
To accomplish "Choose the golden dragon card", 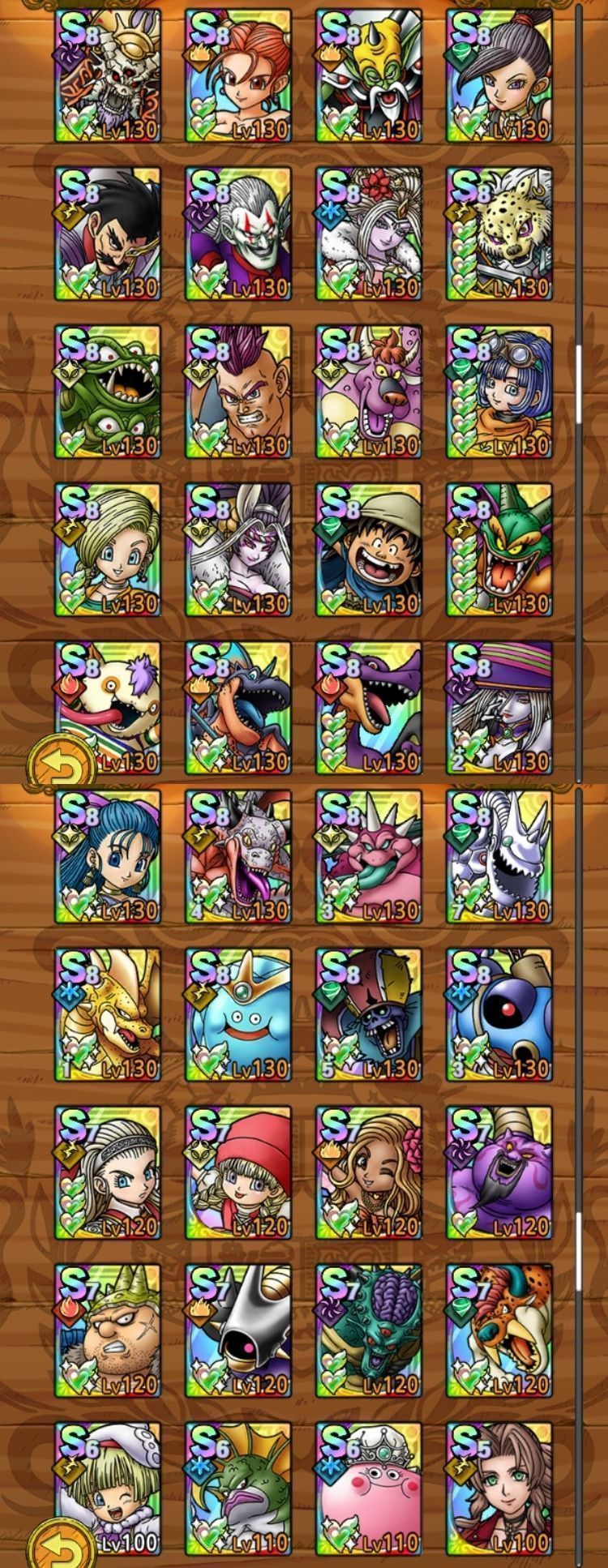I will pyautogui.click(x=108, y=1014).
